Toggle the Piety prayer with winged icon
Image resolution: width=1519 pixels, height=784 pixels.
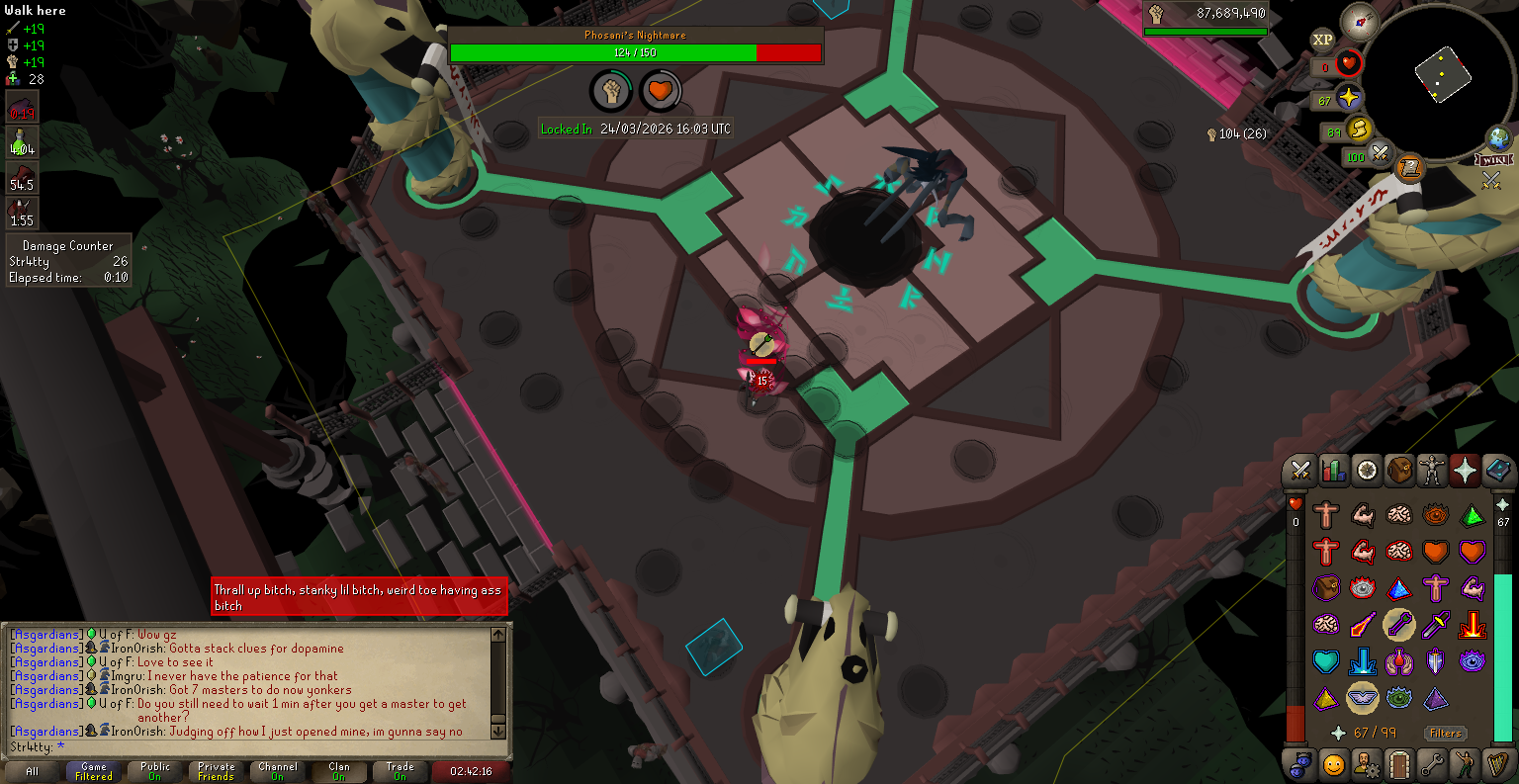pos(1363,698)
